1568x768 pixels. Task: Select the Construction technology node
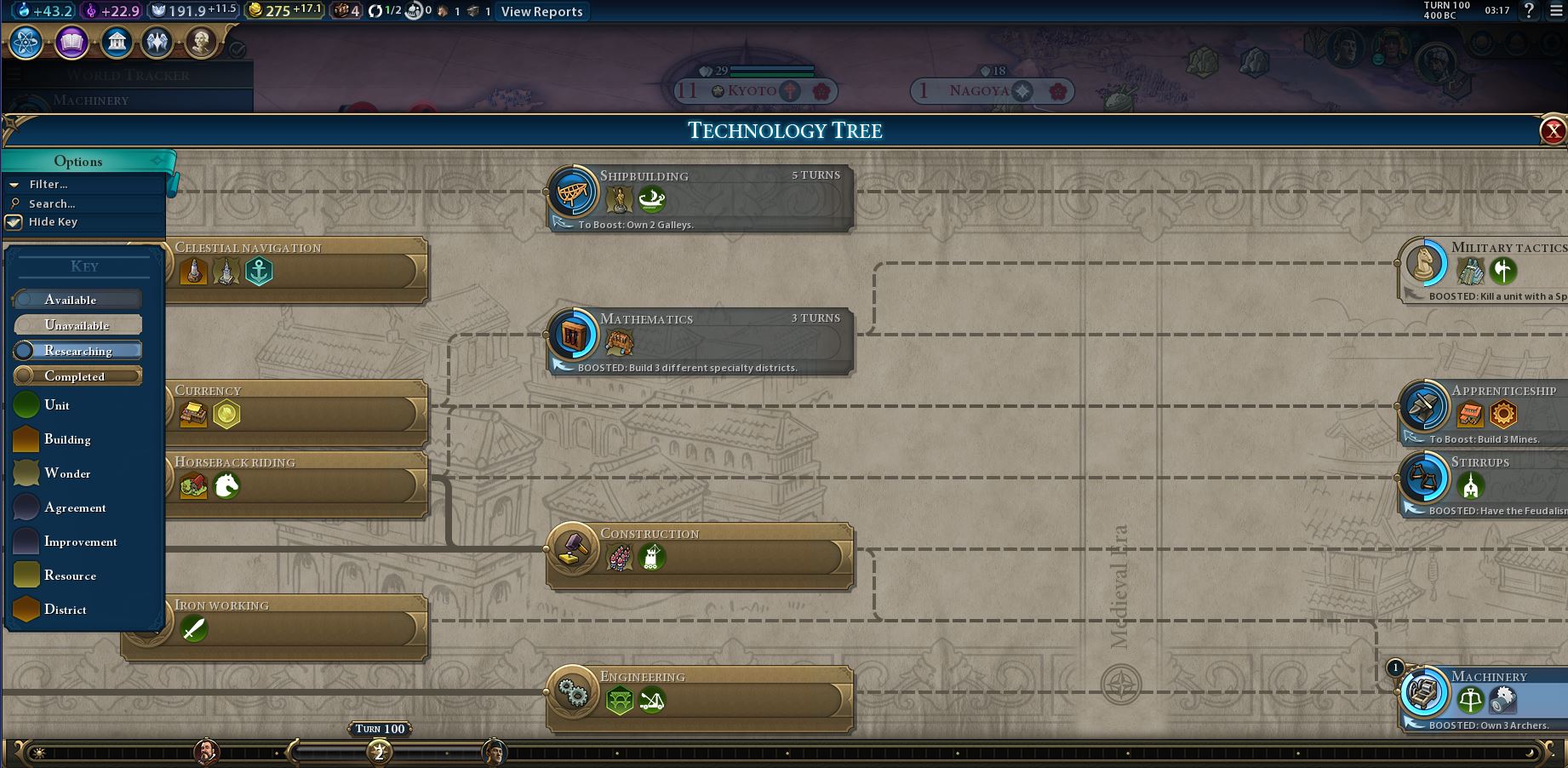(700, 555)
